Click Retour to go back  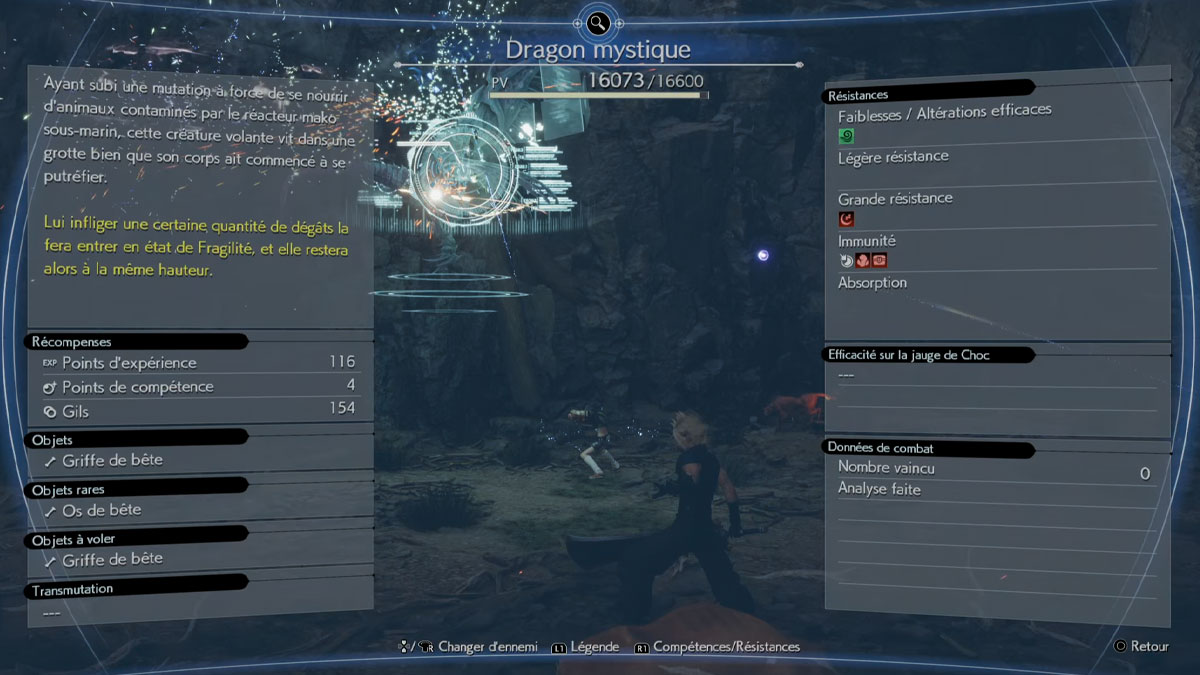point(1149,646)
